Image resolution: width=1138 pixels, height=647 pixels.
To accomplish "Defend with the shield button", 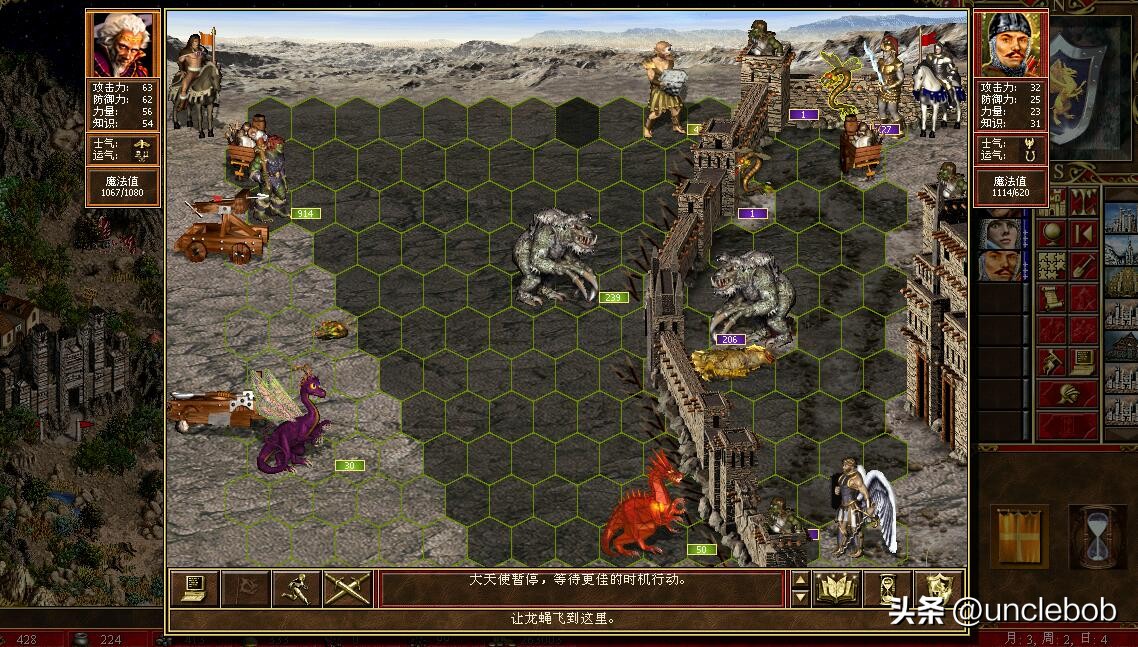I will click(938, 588).
